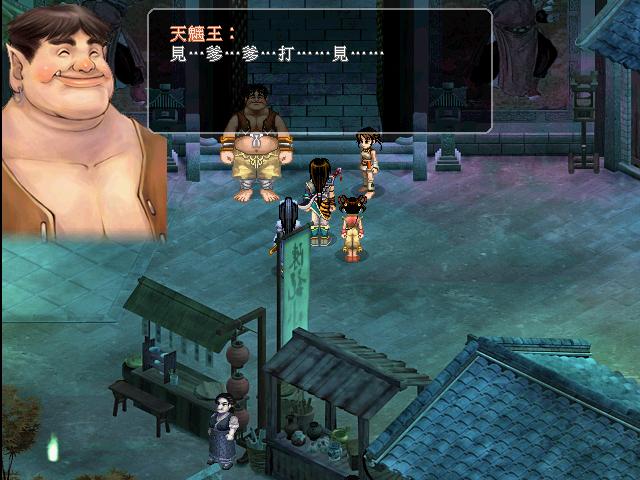The height and width of the screenshot is (480, 640).
Task: Advance the 天魑王 dialogue box
Action: click(x=320, y=70)
